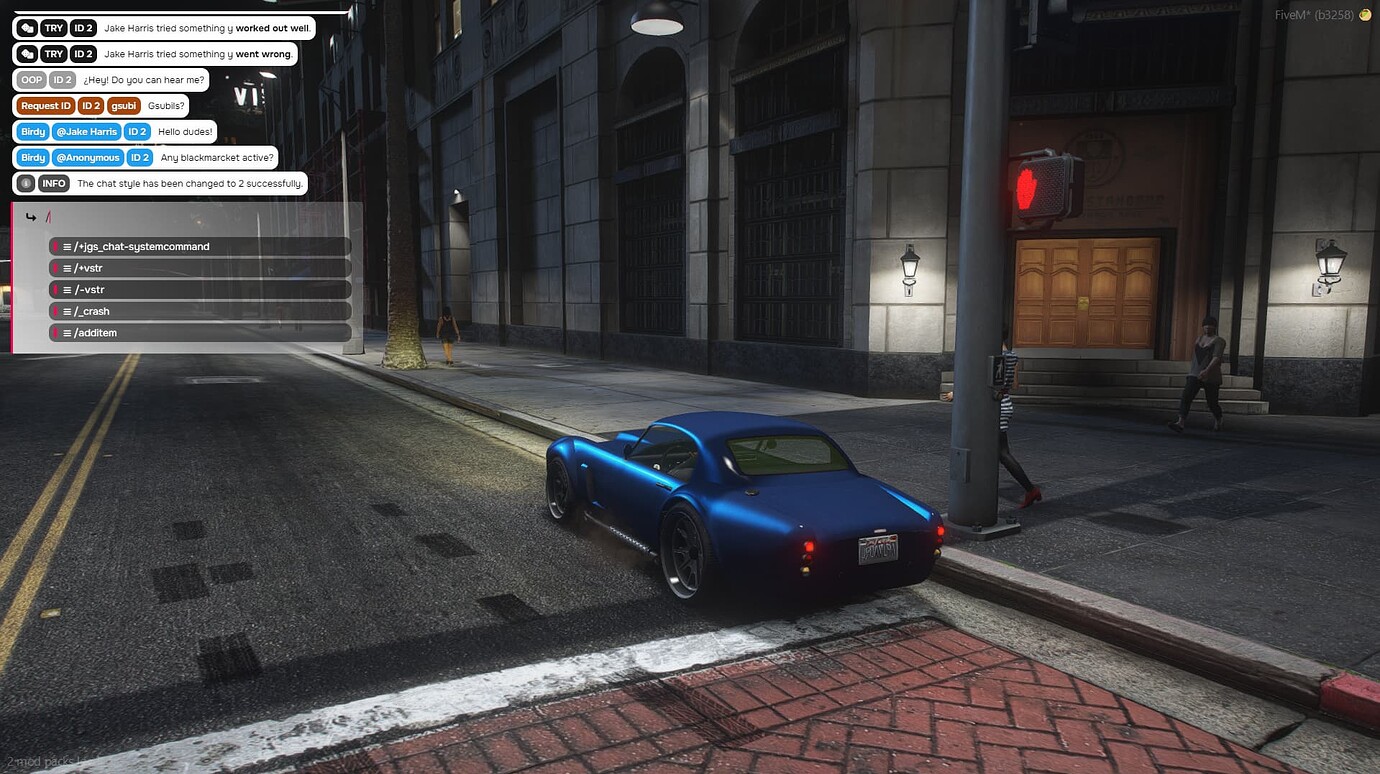Image resolution: width=1380 pixels, height=774 pixels.
Task: Select the /_crash command suggestion
Action: tap(200, 311)
